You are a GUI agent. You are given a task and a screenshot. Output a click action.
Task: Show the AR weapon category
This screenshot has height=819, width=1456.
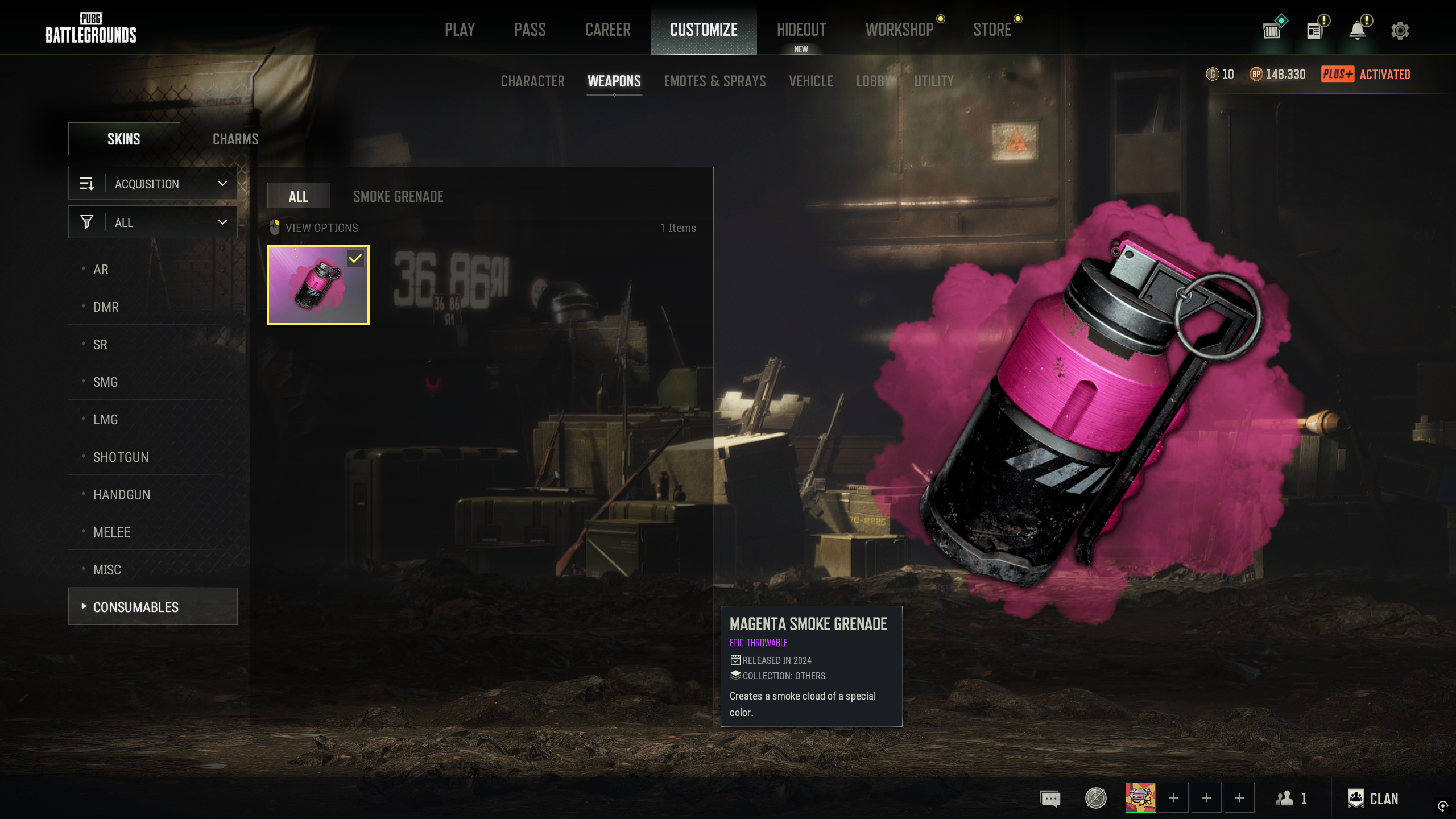coord(101,270)
